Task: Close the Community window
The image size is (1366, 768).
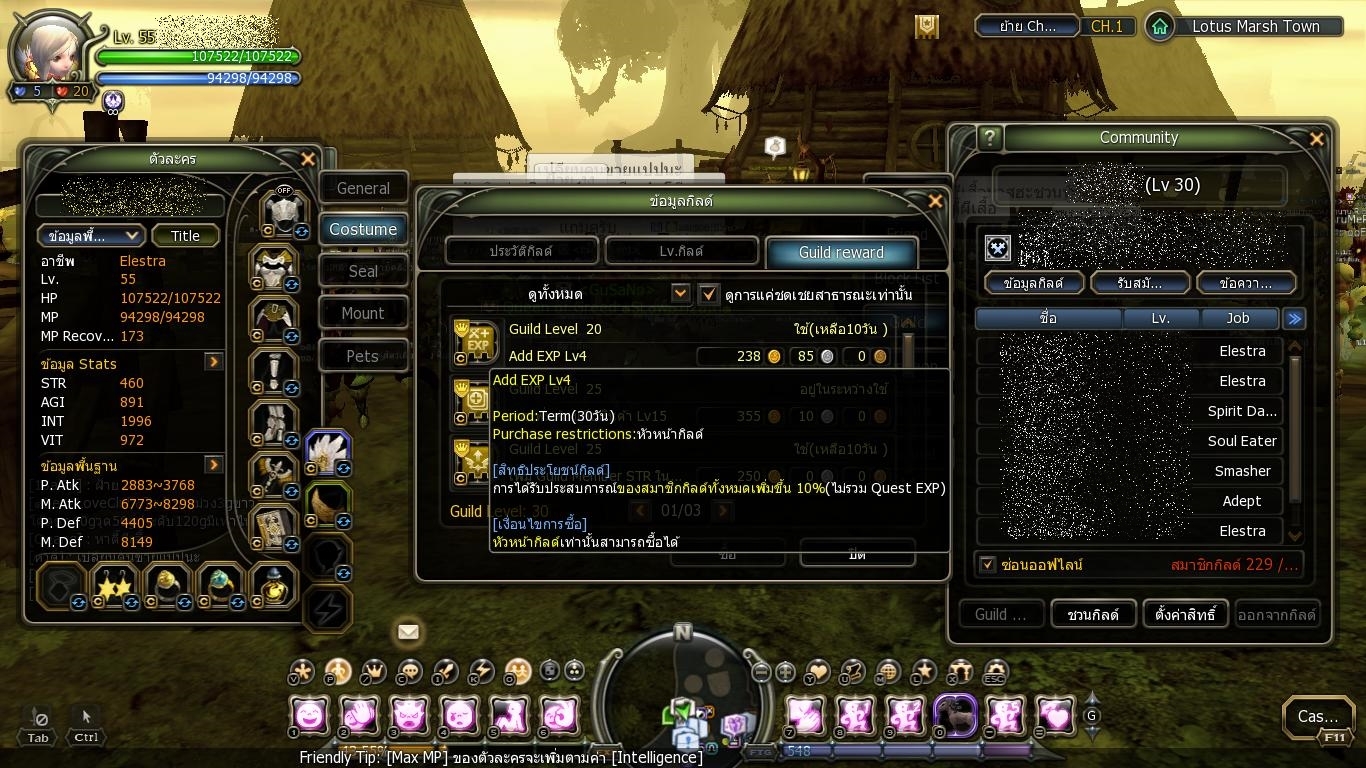Action: point(1317,139)
